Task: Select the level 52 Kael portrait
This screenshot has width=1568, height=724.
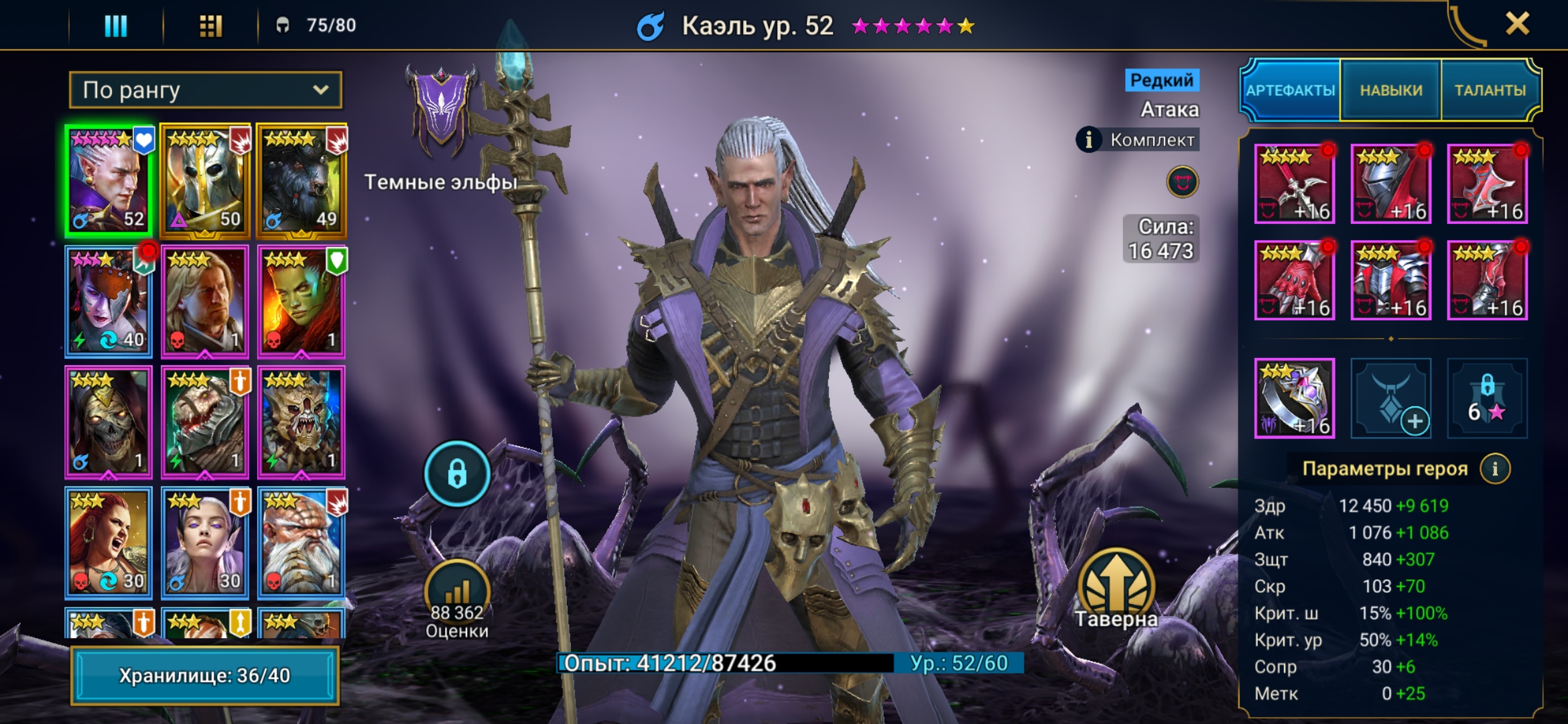Action: (x=109, y=181)
